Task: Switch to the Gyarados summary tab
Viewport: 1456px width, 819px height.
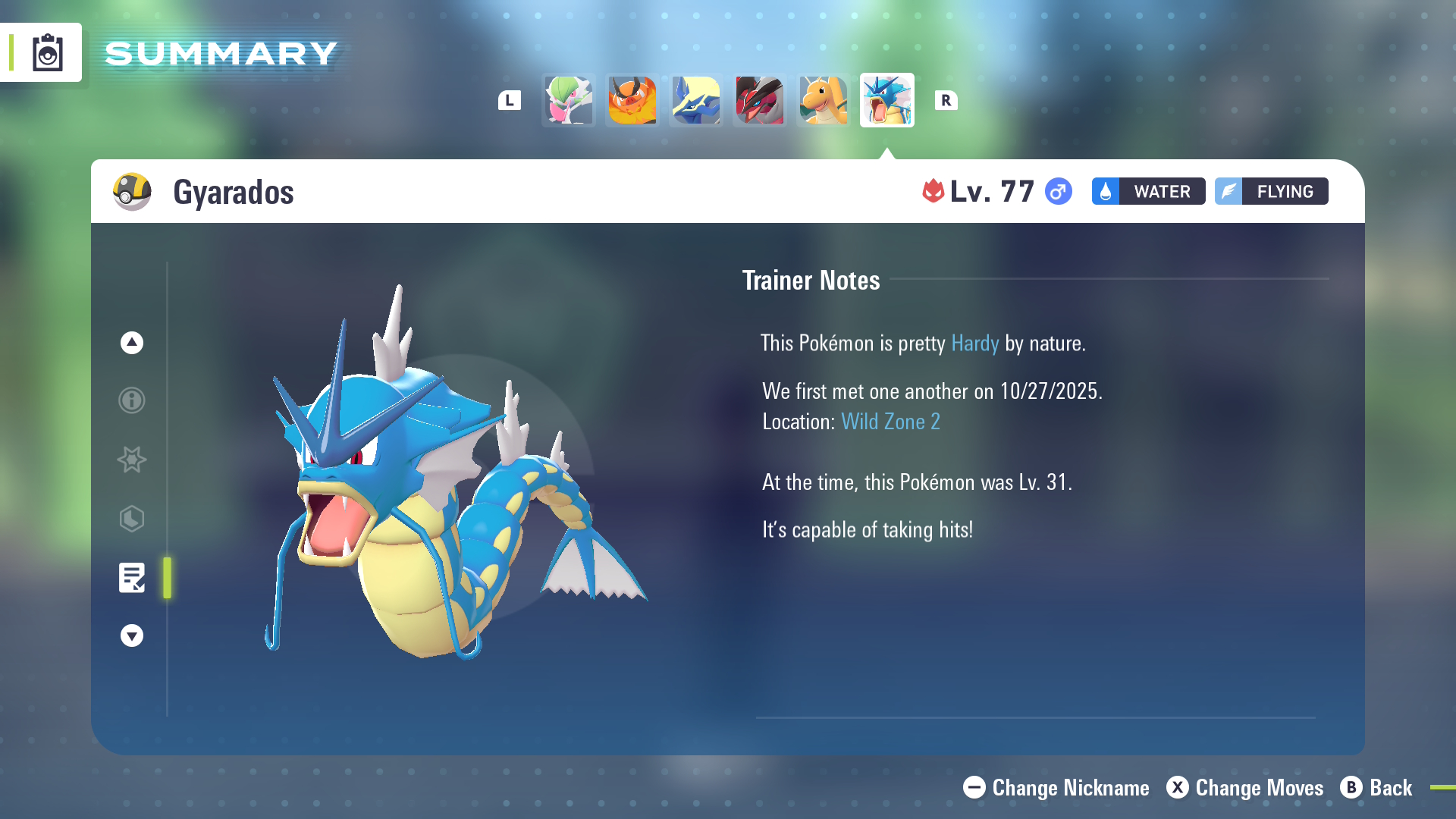Action: click(886, 99)
